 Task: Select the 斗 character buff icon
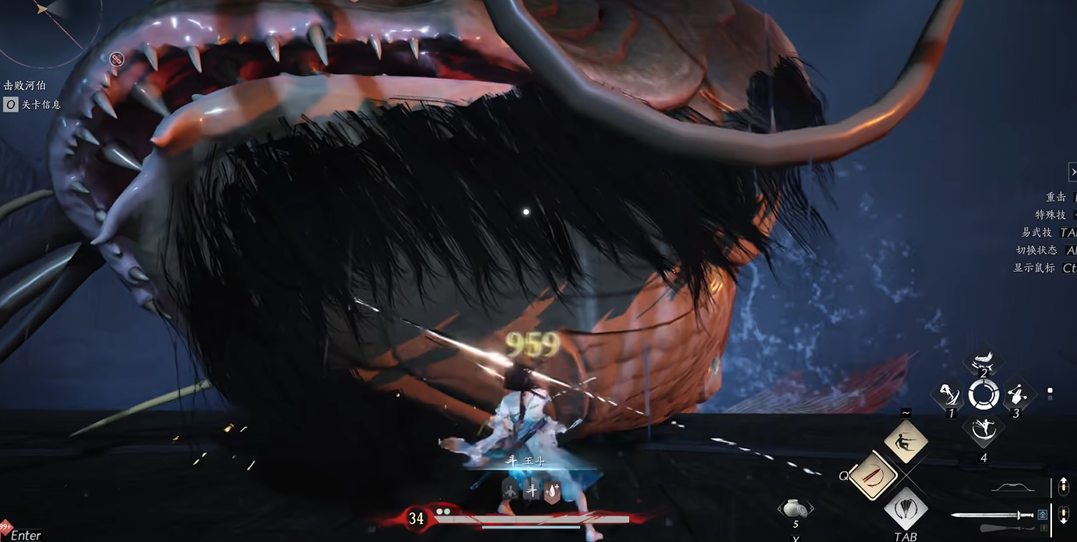pos(531,490)
